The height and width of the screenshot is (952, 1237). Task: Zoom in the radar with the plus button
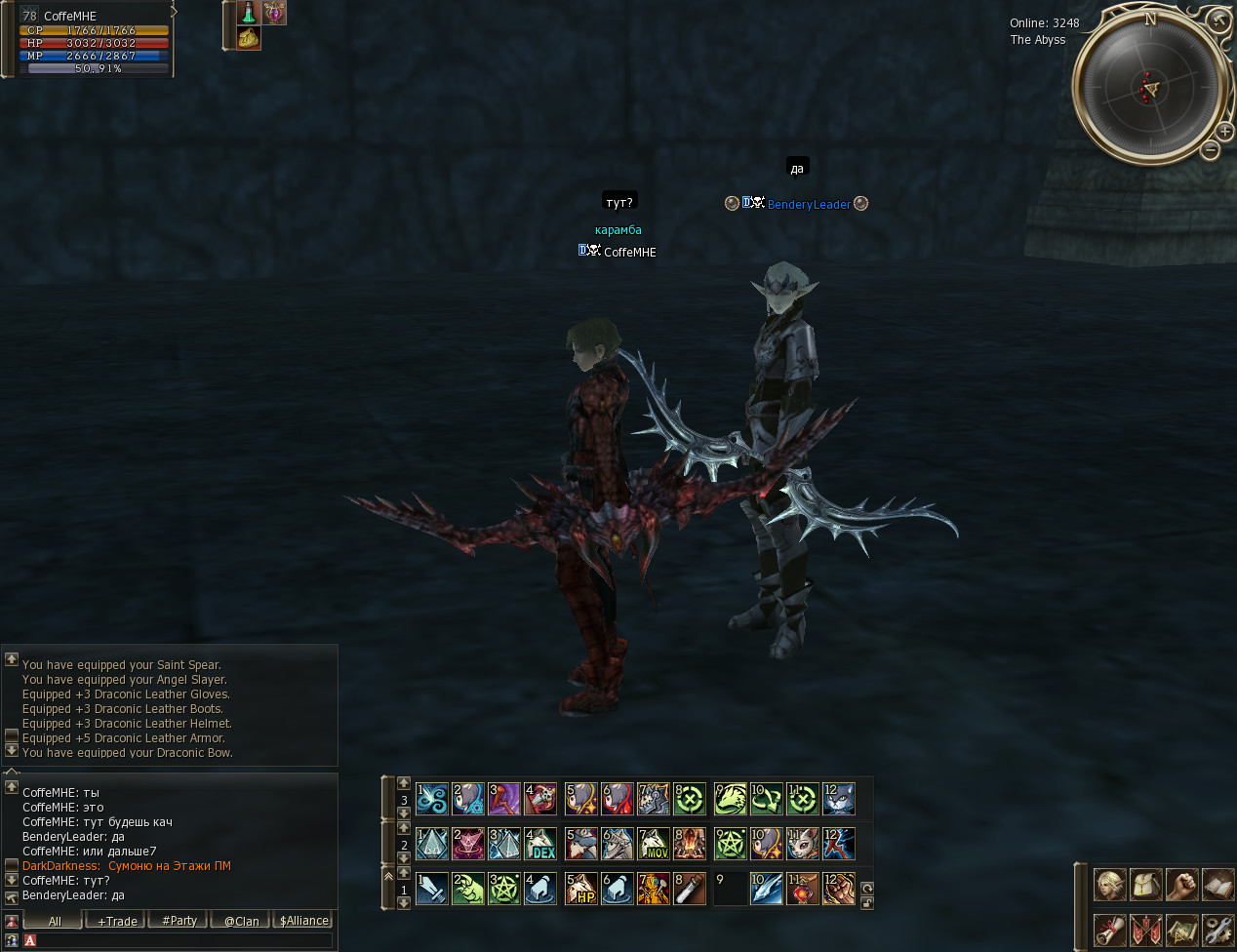coord(1224,132)
